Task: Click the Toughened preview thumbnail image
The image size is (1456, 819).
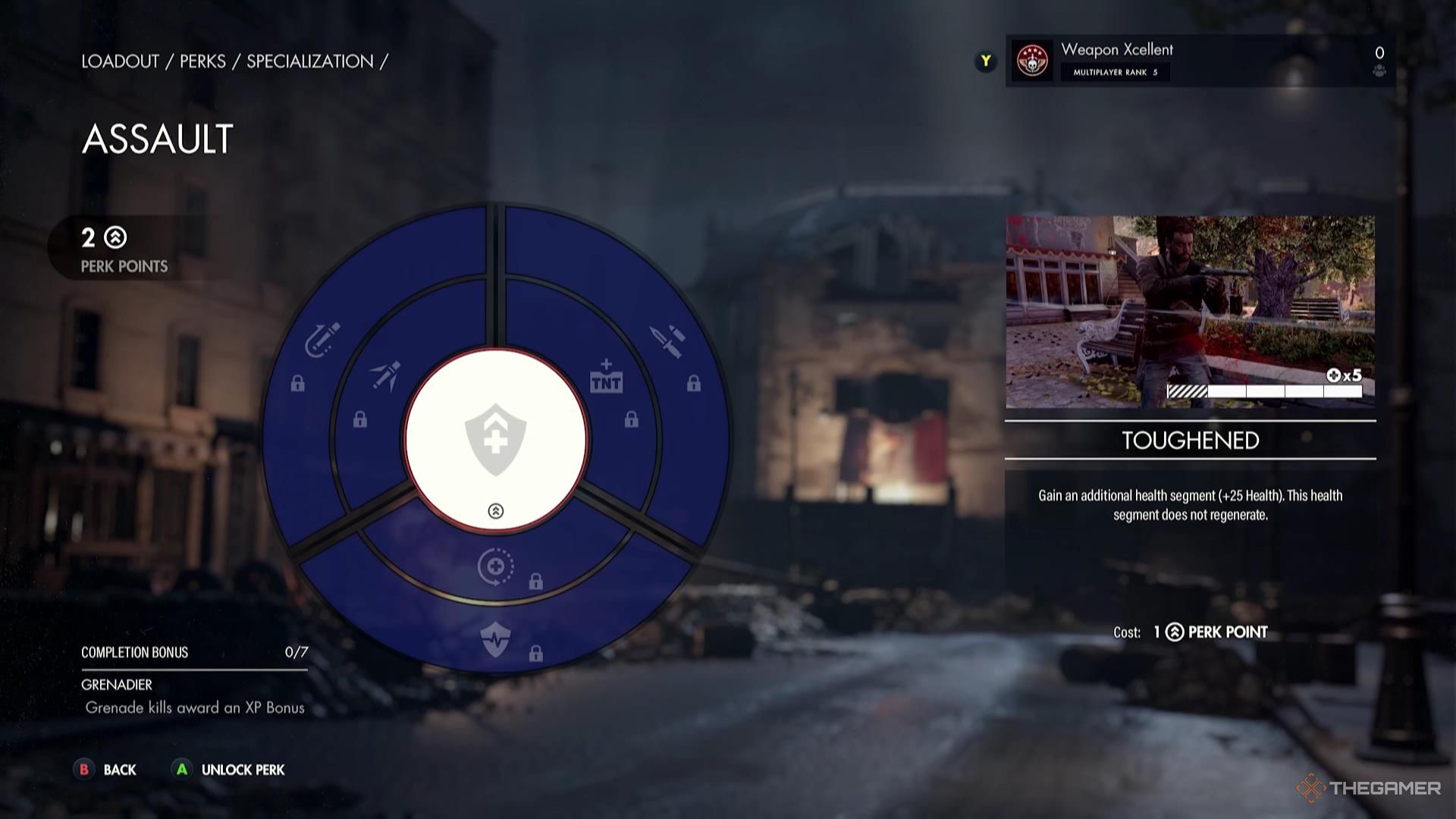Action: click(1191, 311)
